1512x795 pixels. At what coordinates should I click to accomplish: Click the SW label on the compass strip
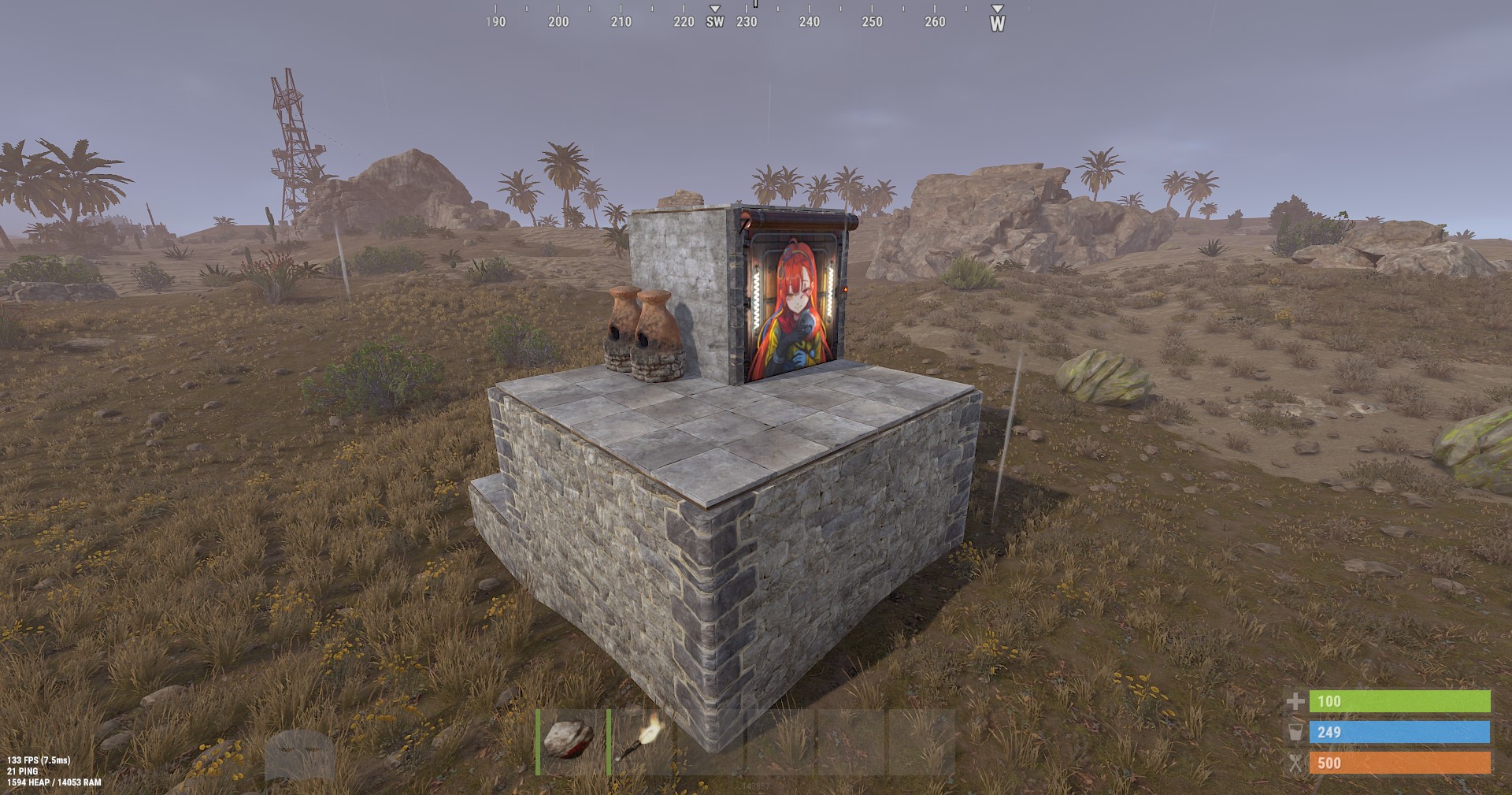tap(715, 22)
